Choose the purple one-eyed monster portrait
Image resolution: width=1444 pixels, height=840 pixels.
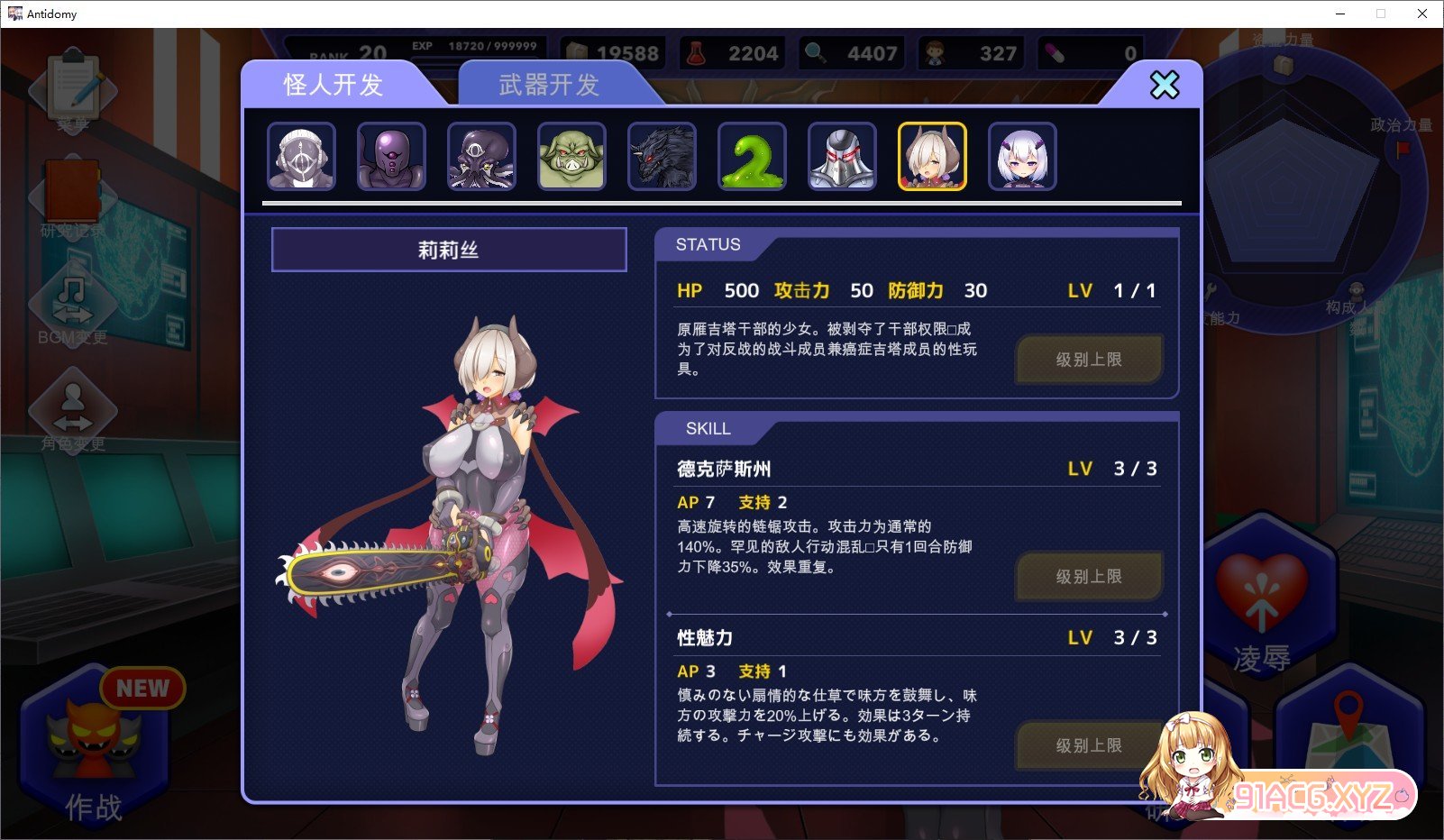click(391, 157)
